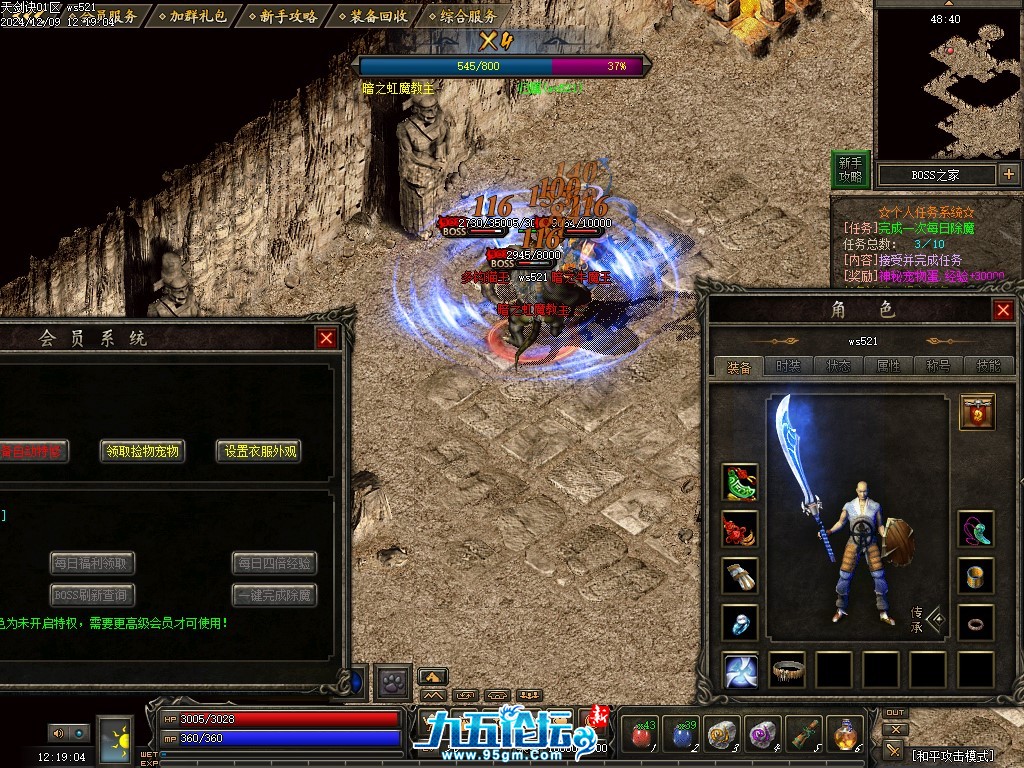Screen dimensions: 1024x768
Task: Click the paw print pet icon
Action: pyautogui.click(x=393, y=682)
